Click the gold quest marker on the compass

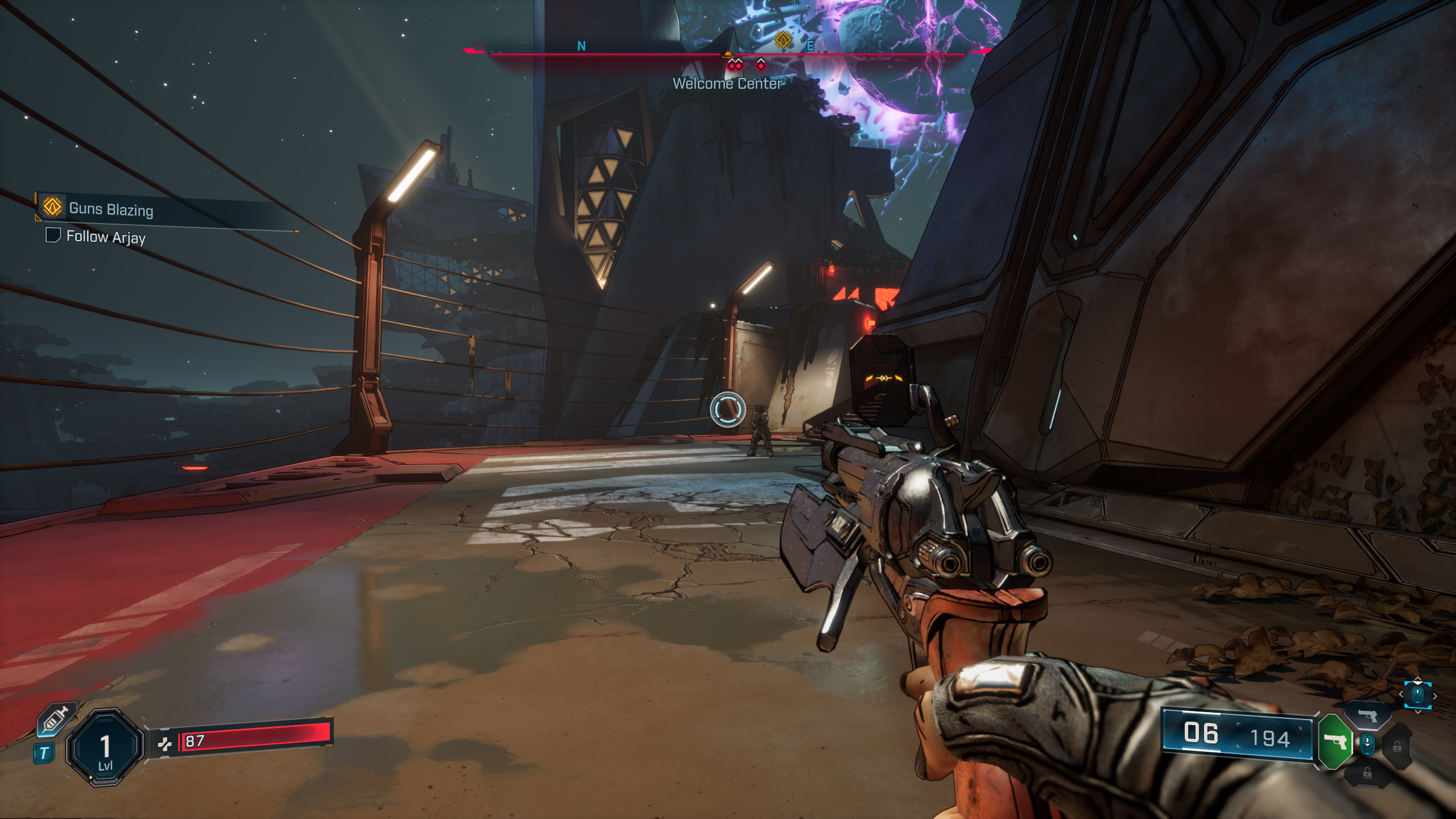coord(783,40)
